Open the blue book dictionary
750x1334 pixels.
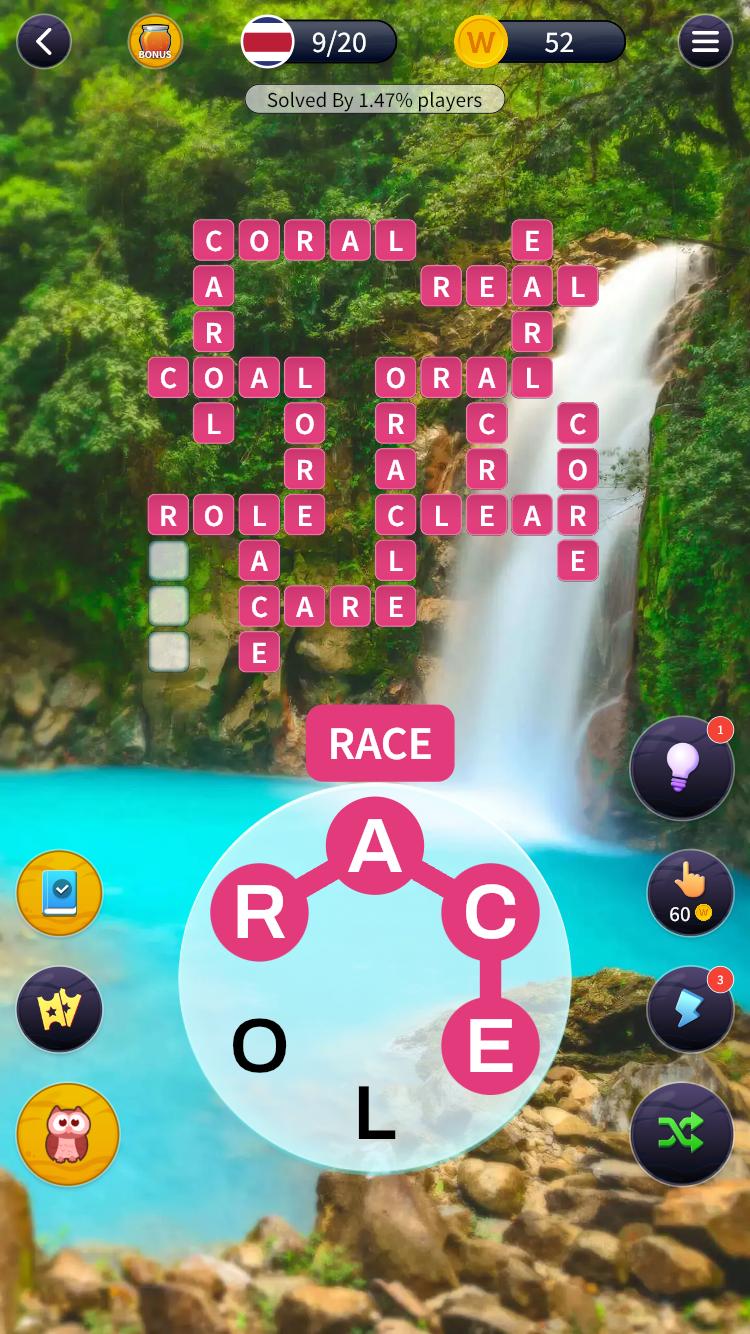60,893
